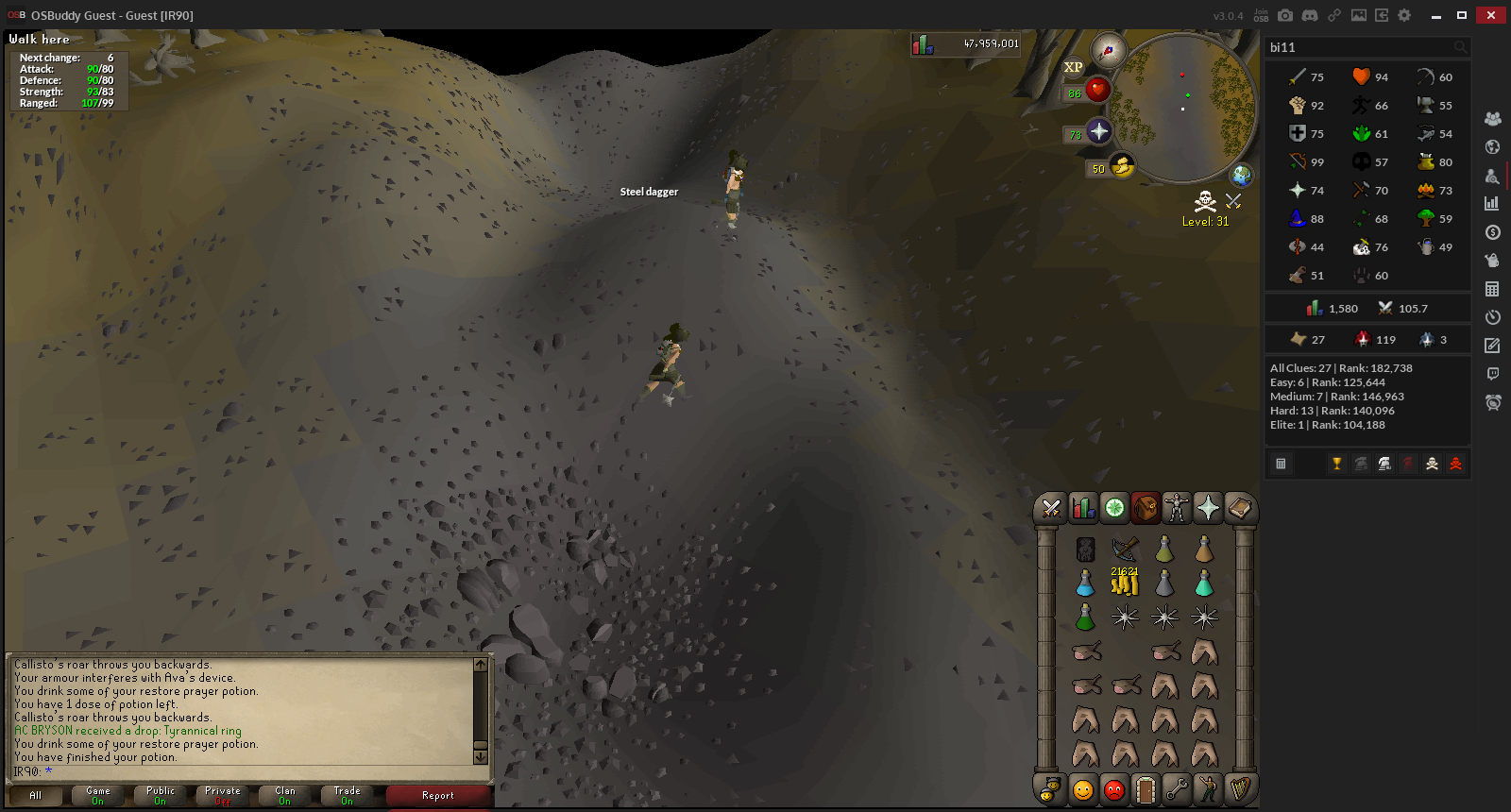
Task: Open the Combat Options tab
Action: (x=1050, y=509)
